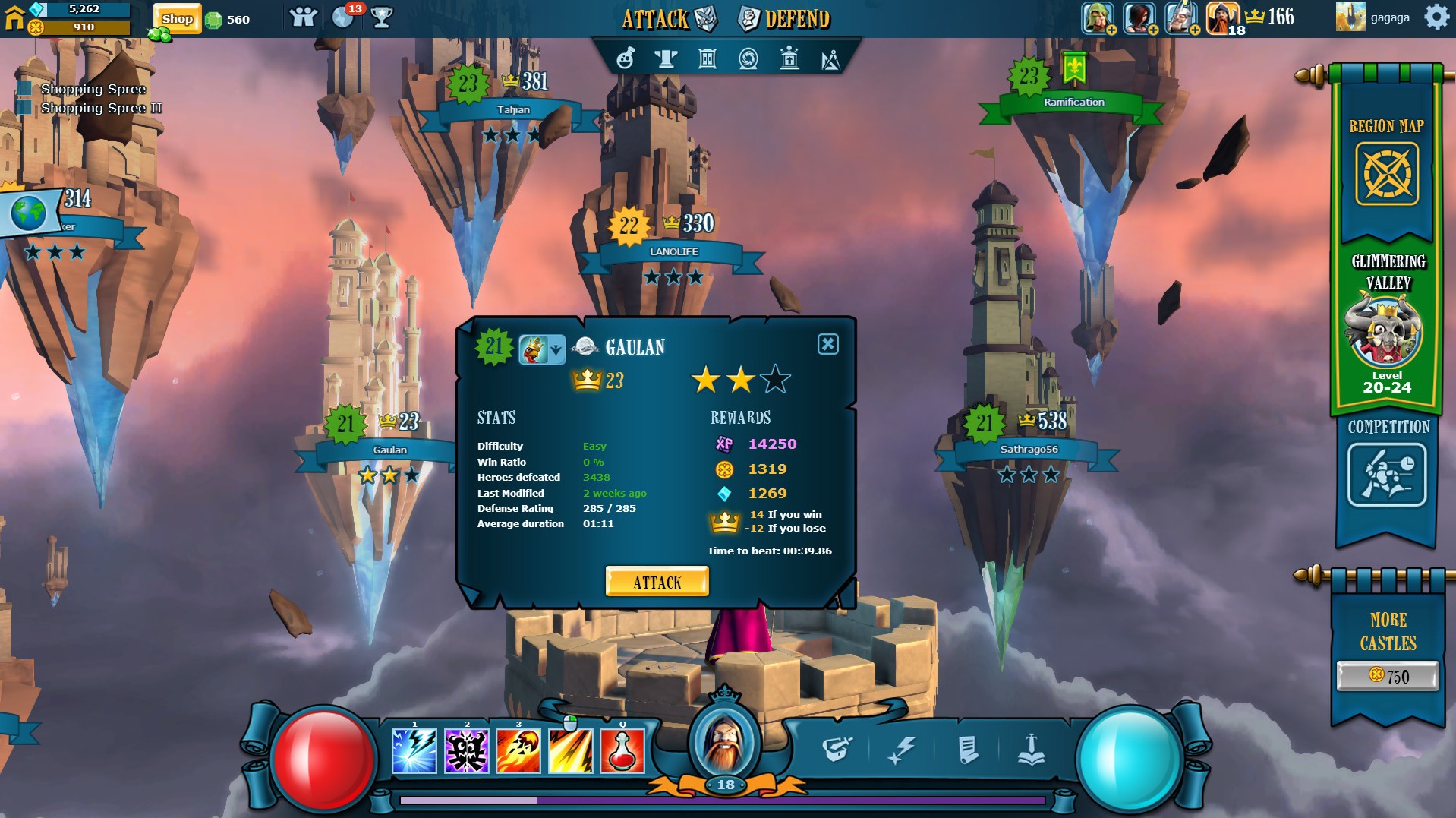Select the Ramification castle banner
The image size is (1456, 818).
coord(1073,103)
